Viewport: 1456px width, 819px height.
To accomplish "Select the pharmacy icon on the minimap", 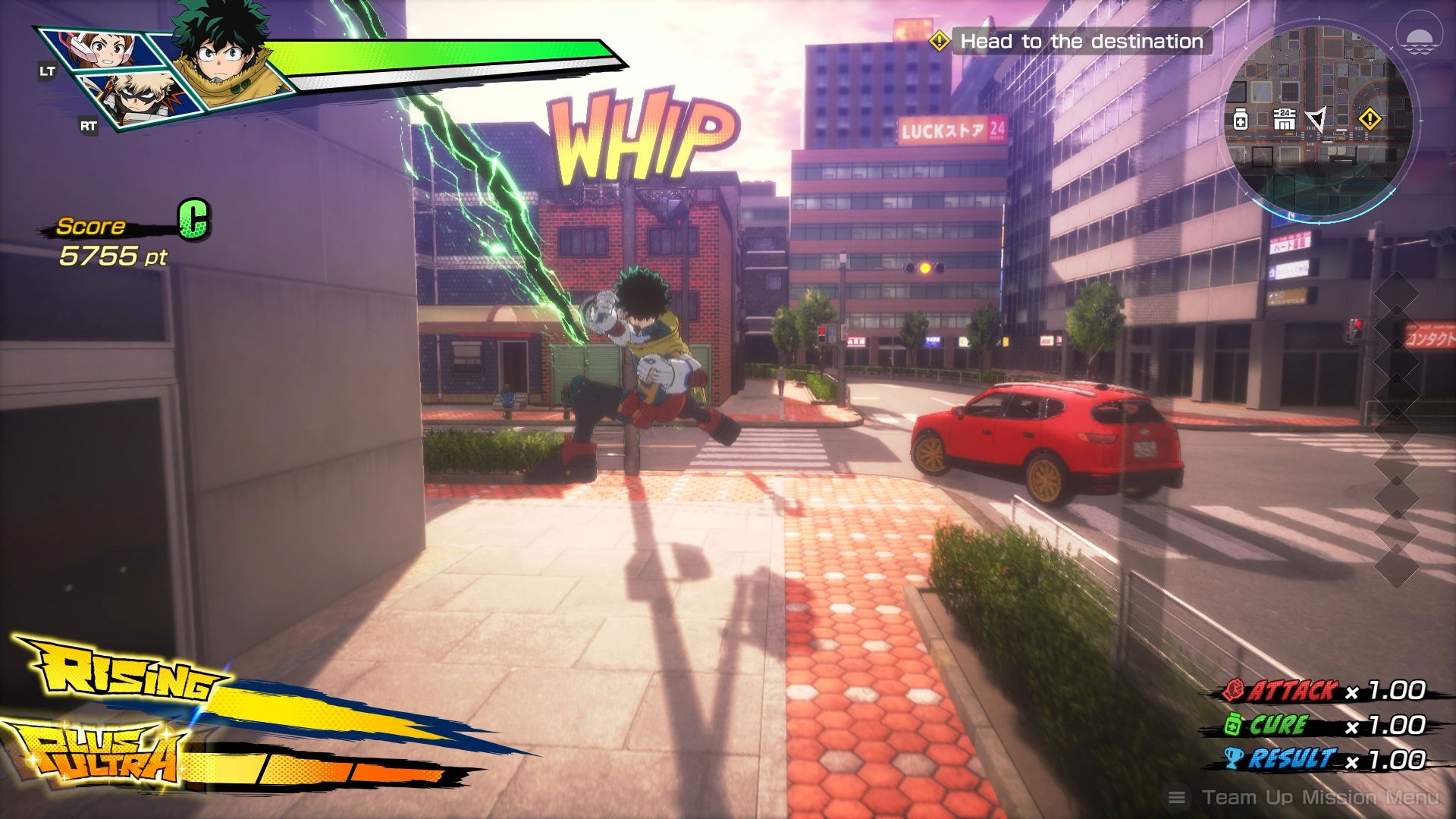I will pos(1241,120).
